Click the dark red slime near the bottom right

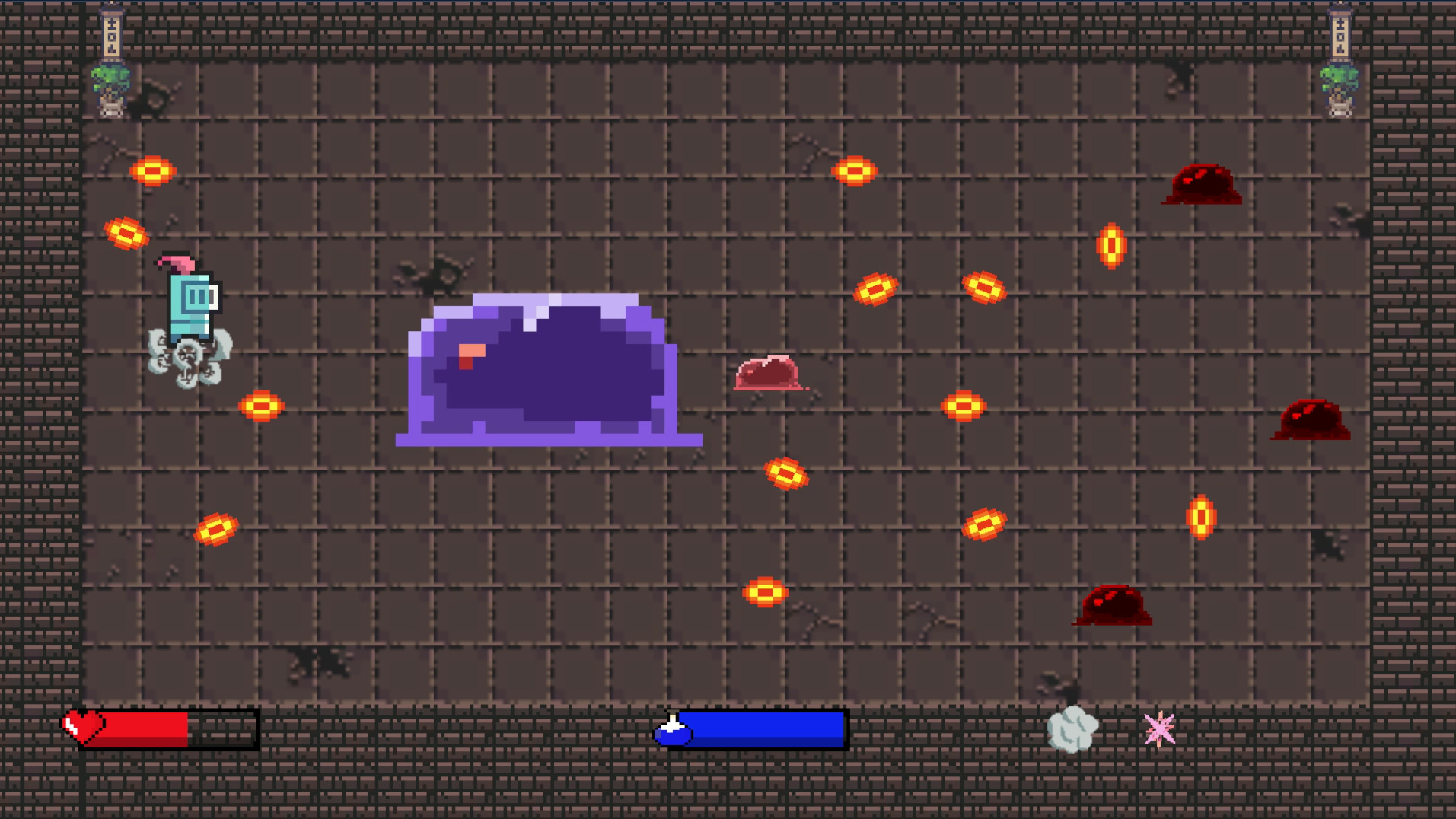[1113, 605]
